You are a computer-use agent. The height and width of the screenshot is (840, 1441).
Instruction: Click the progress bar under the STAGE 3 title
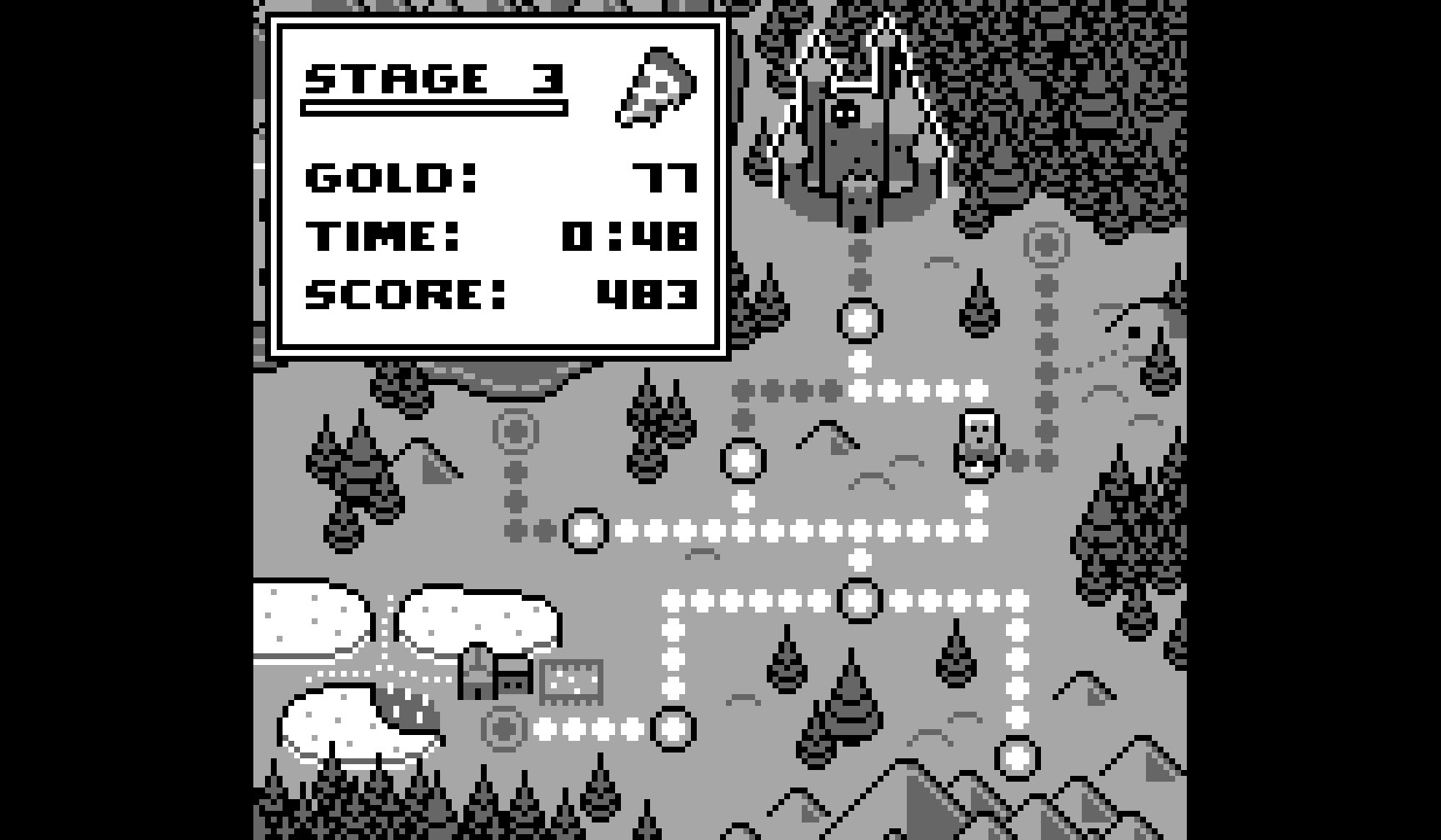point(433,108)
